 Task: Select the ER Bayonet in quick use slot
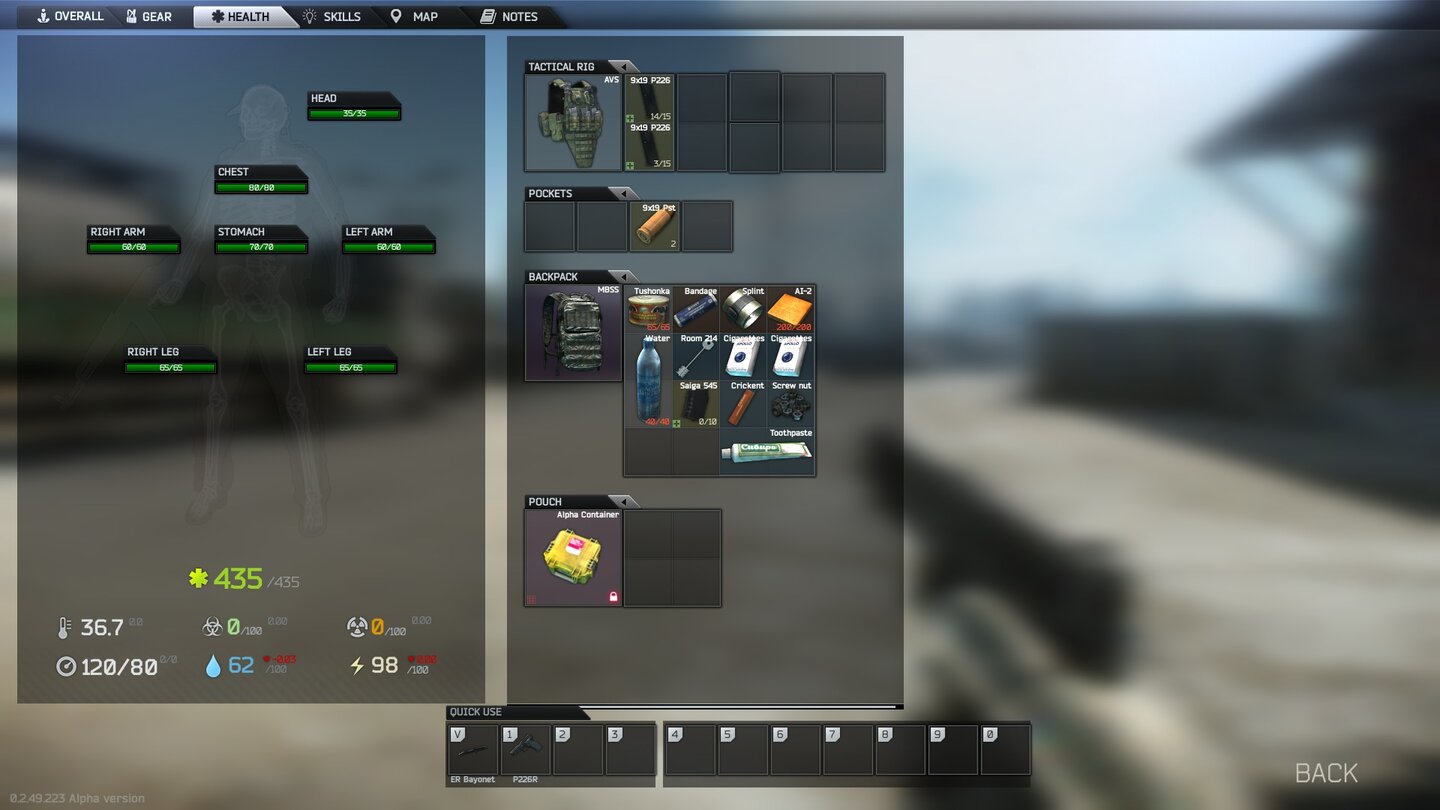[471, 748]
